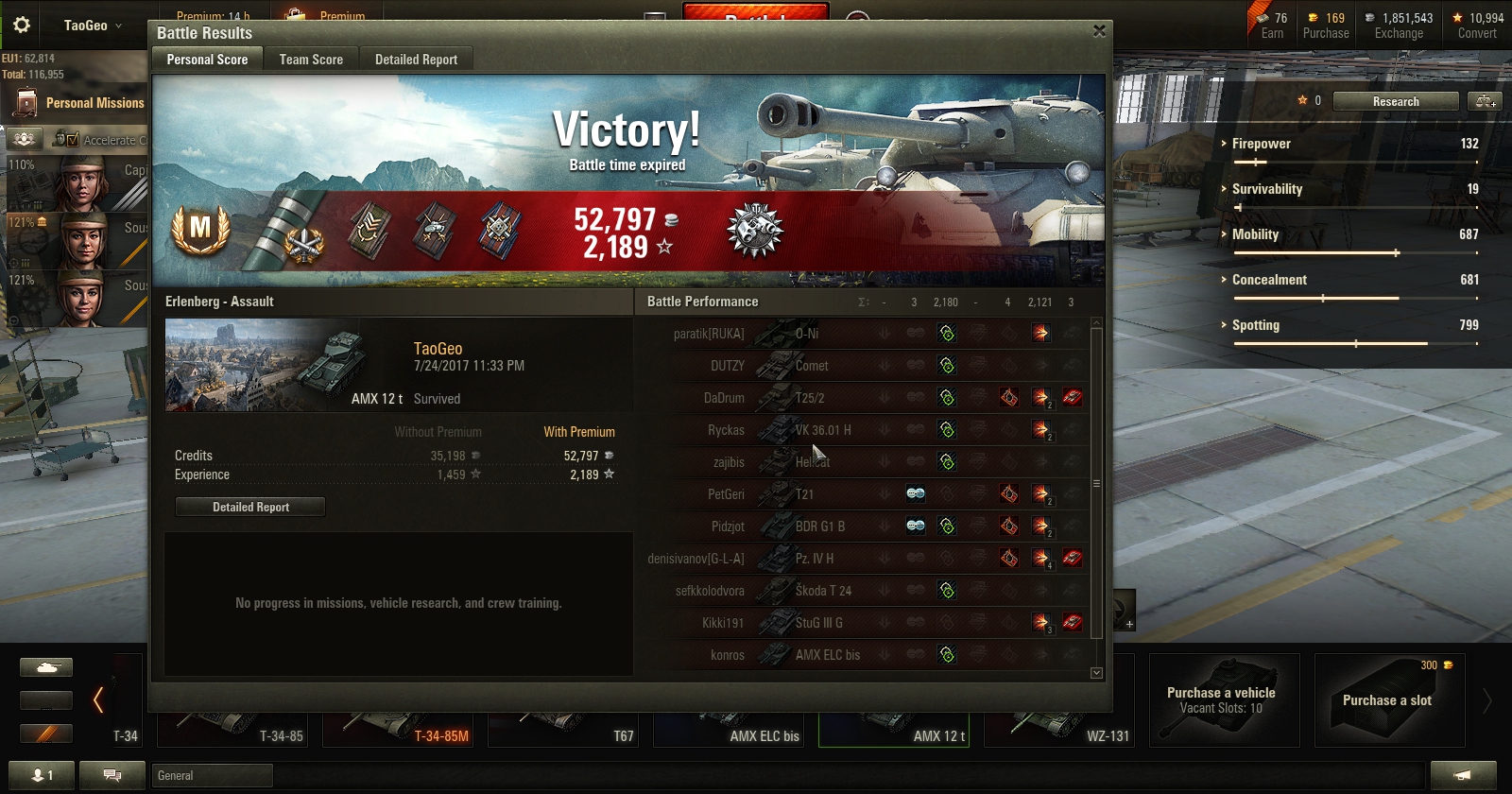1512x794 pixels.
Task: Select the Personal Score tab
Action: point(207,60)
